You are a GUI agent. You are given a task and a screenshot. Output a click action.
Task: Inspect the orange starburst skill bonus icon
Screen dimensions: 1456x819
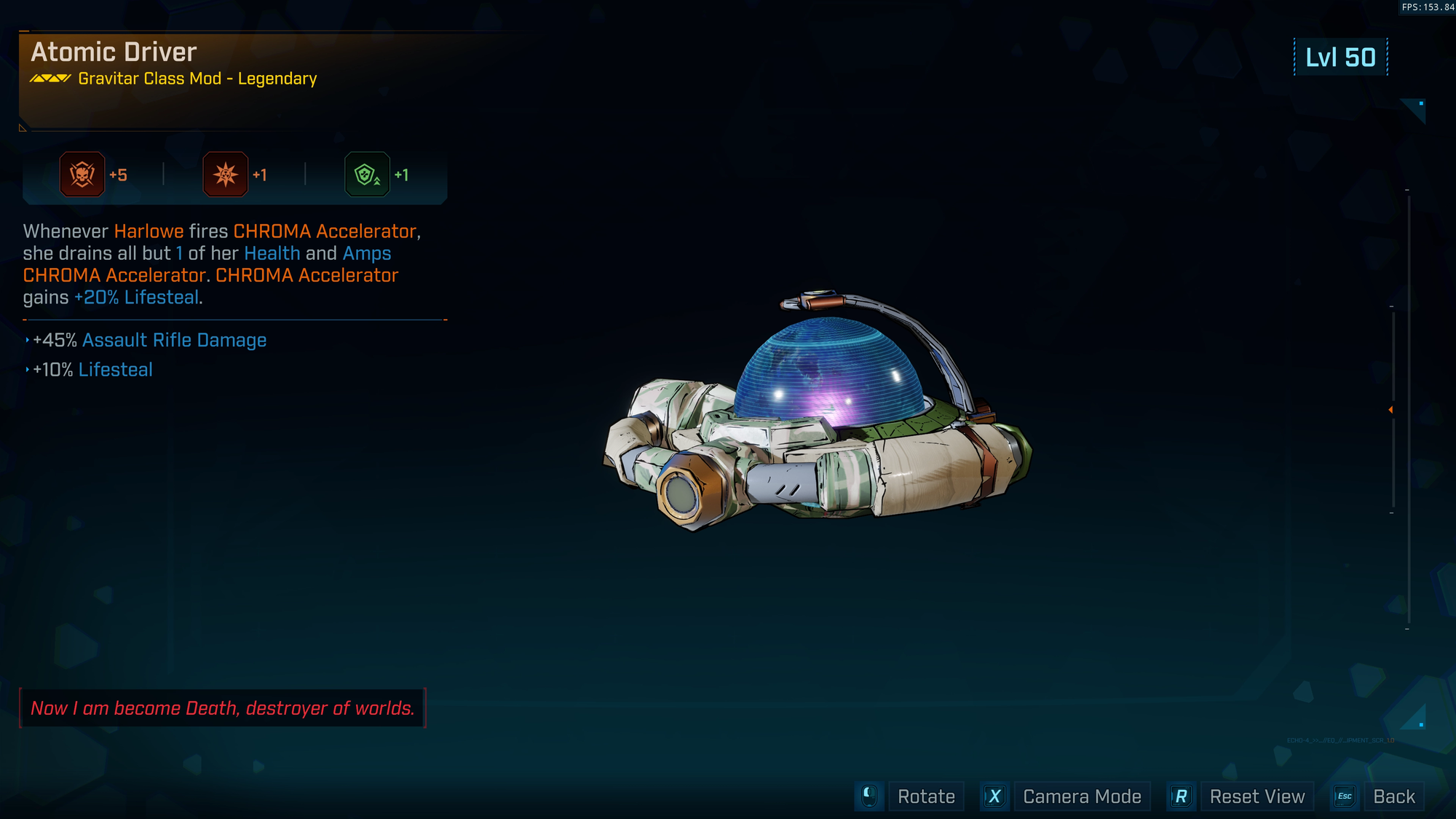(226, 175)
